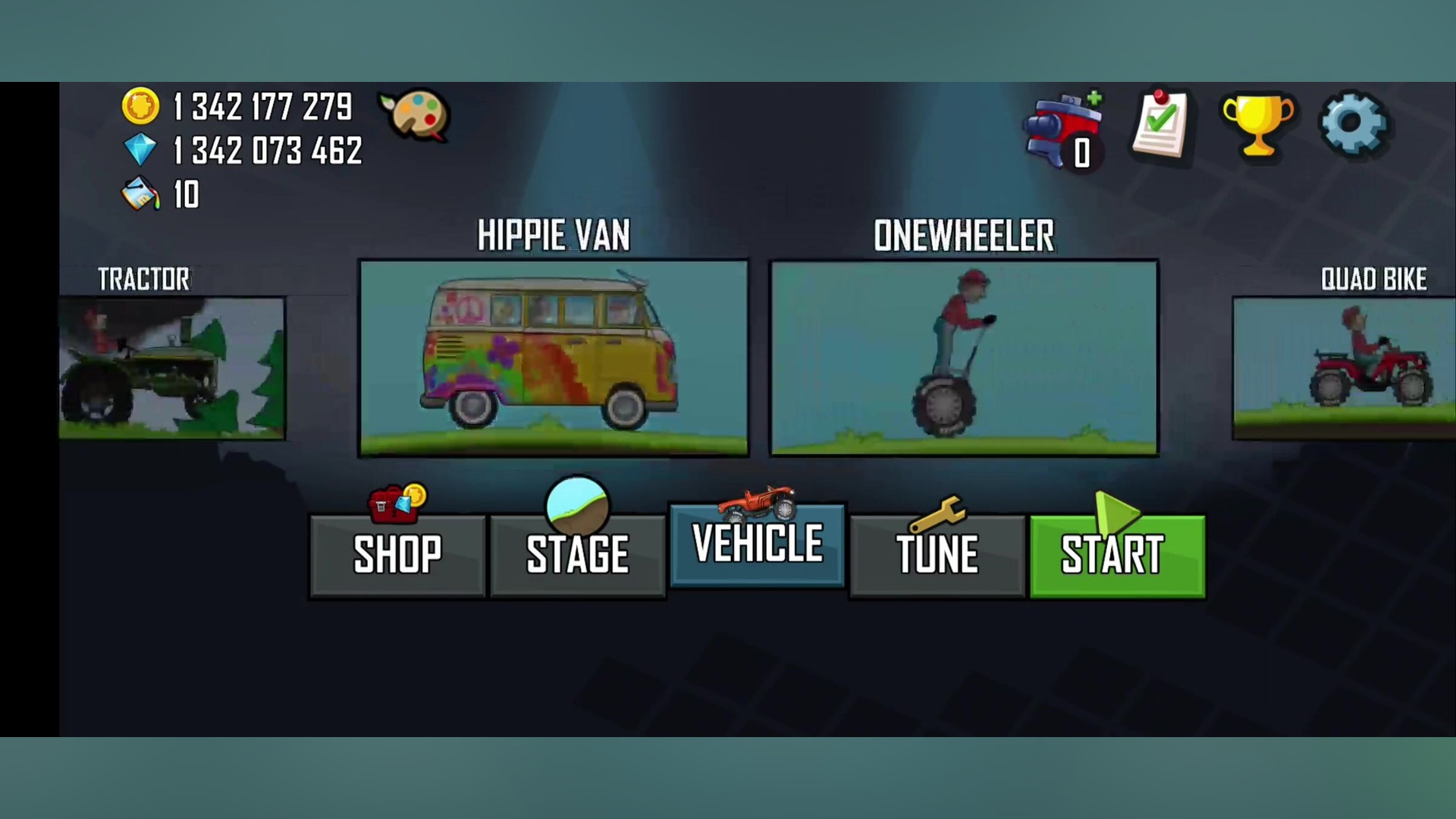The image size is (1456, 819).
Task: Open the paint palette customization
Action: [416, 115]
